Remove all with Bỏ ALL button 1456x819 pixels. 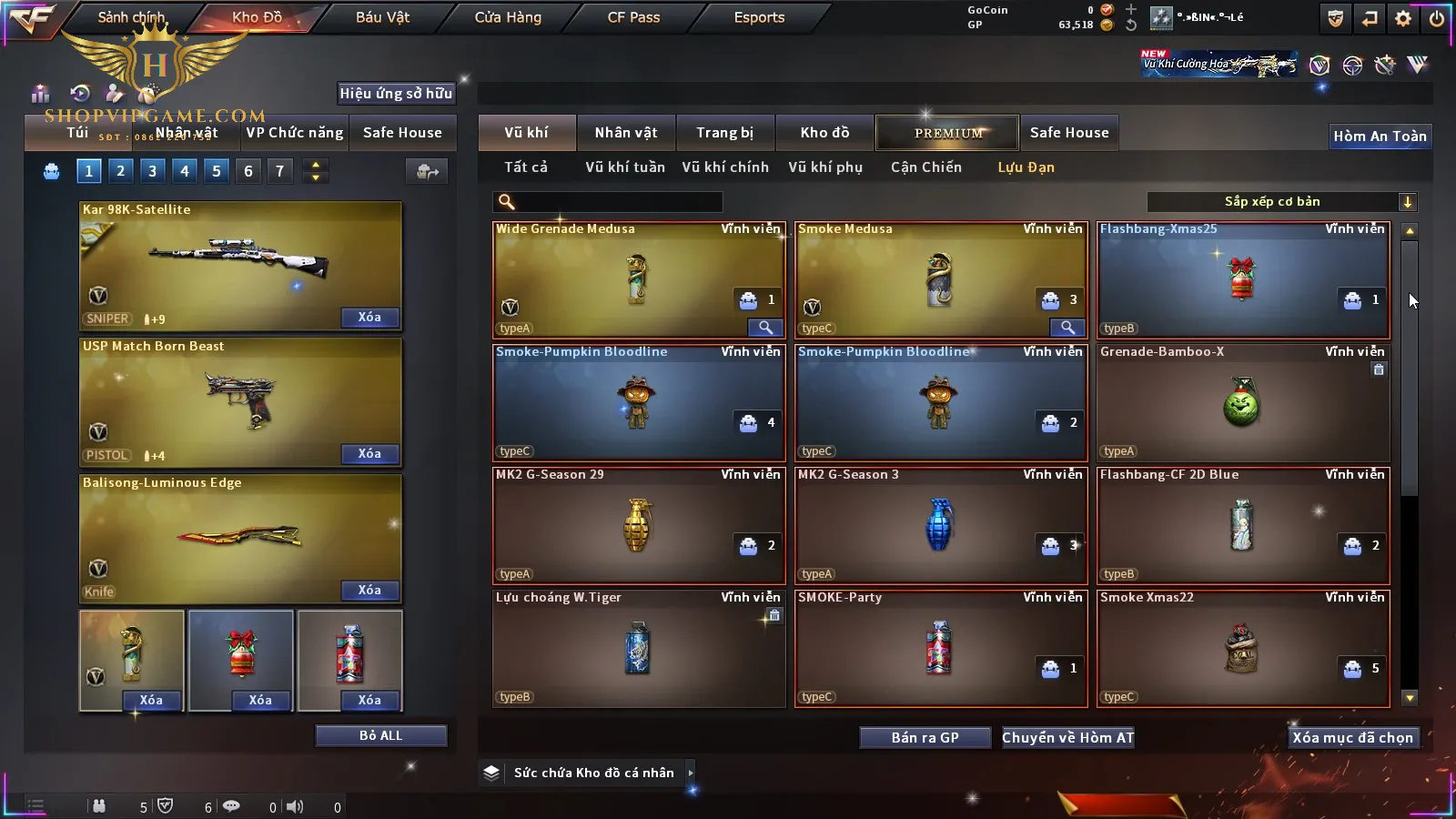380,735
